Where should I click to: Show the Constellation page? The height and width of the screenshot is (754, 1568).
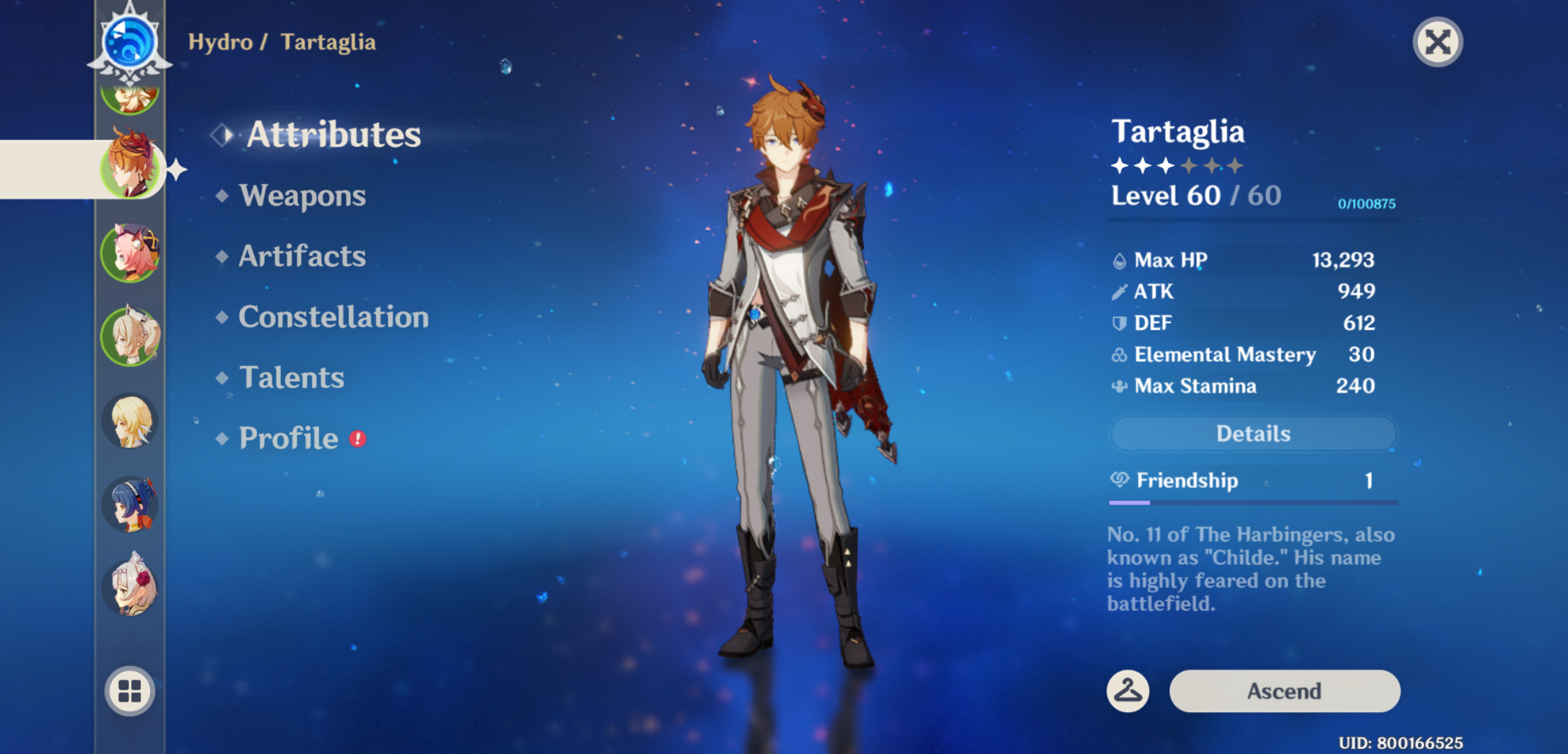click(x=333, y=317)
